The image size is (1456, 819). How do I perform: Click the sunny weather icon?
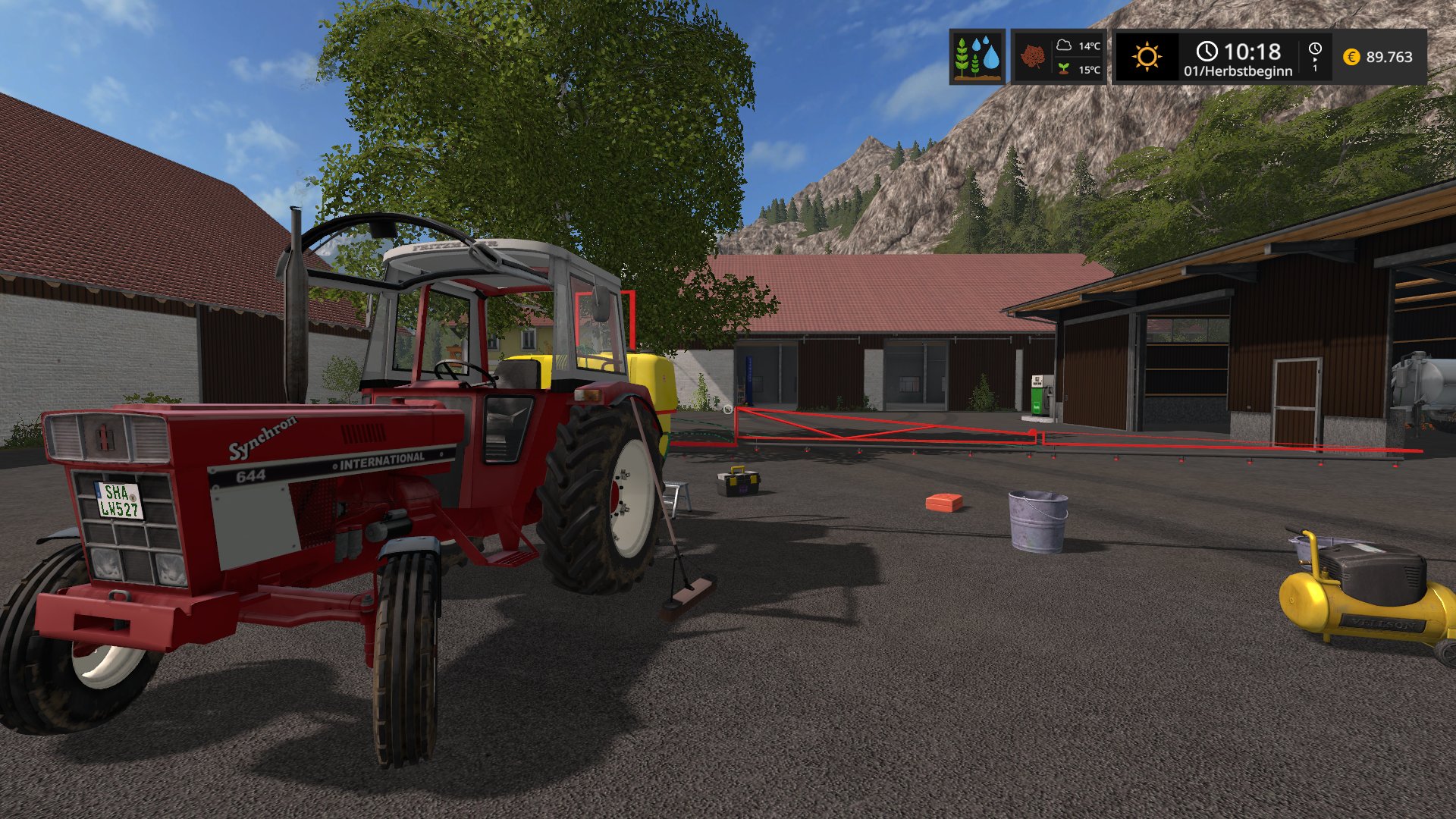[1146, 57]
